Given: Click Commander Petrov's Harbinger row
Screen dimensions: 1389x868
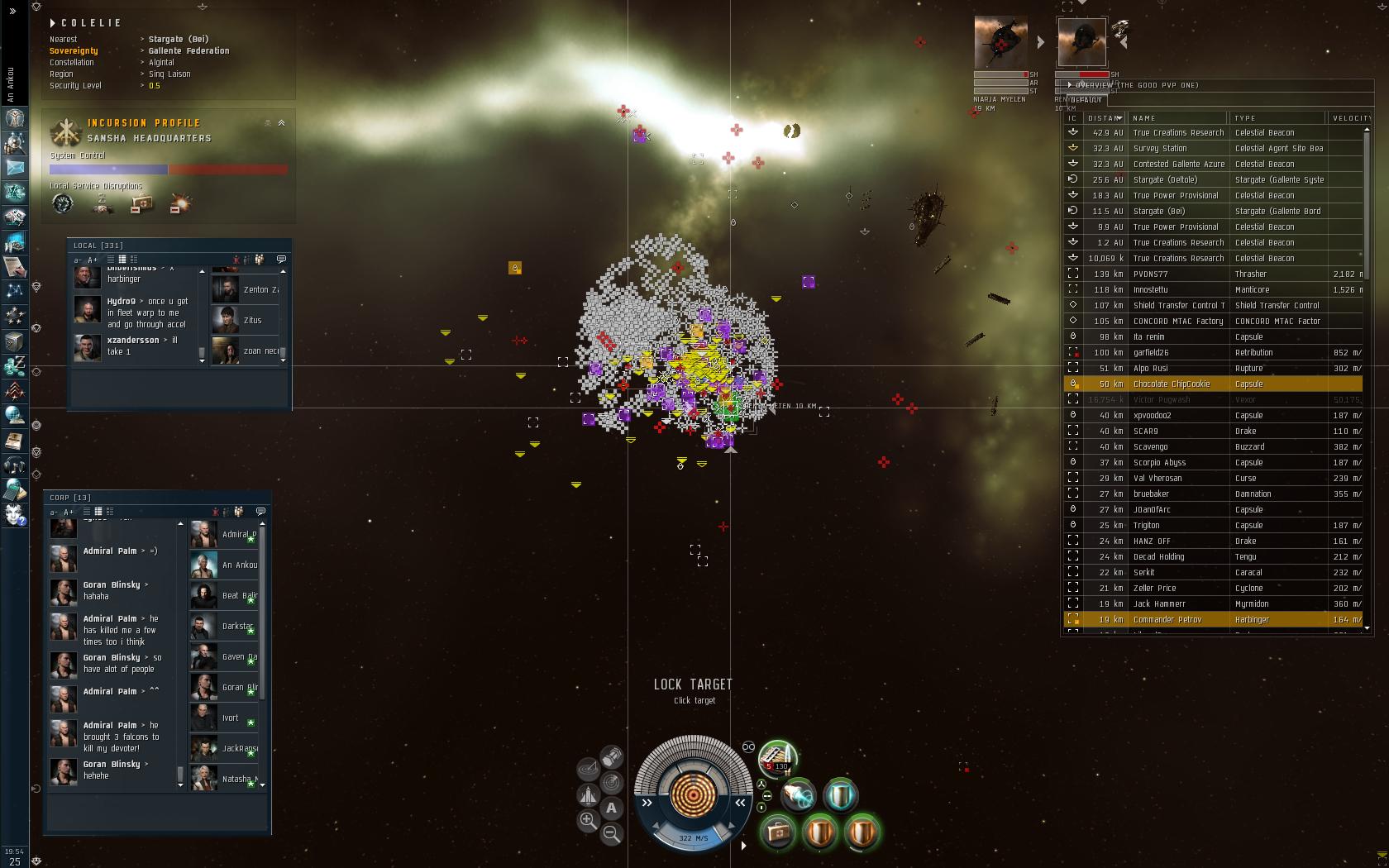Looking at the screenshot, I should pyautogui.click(x=1167, y=619).
